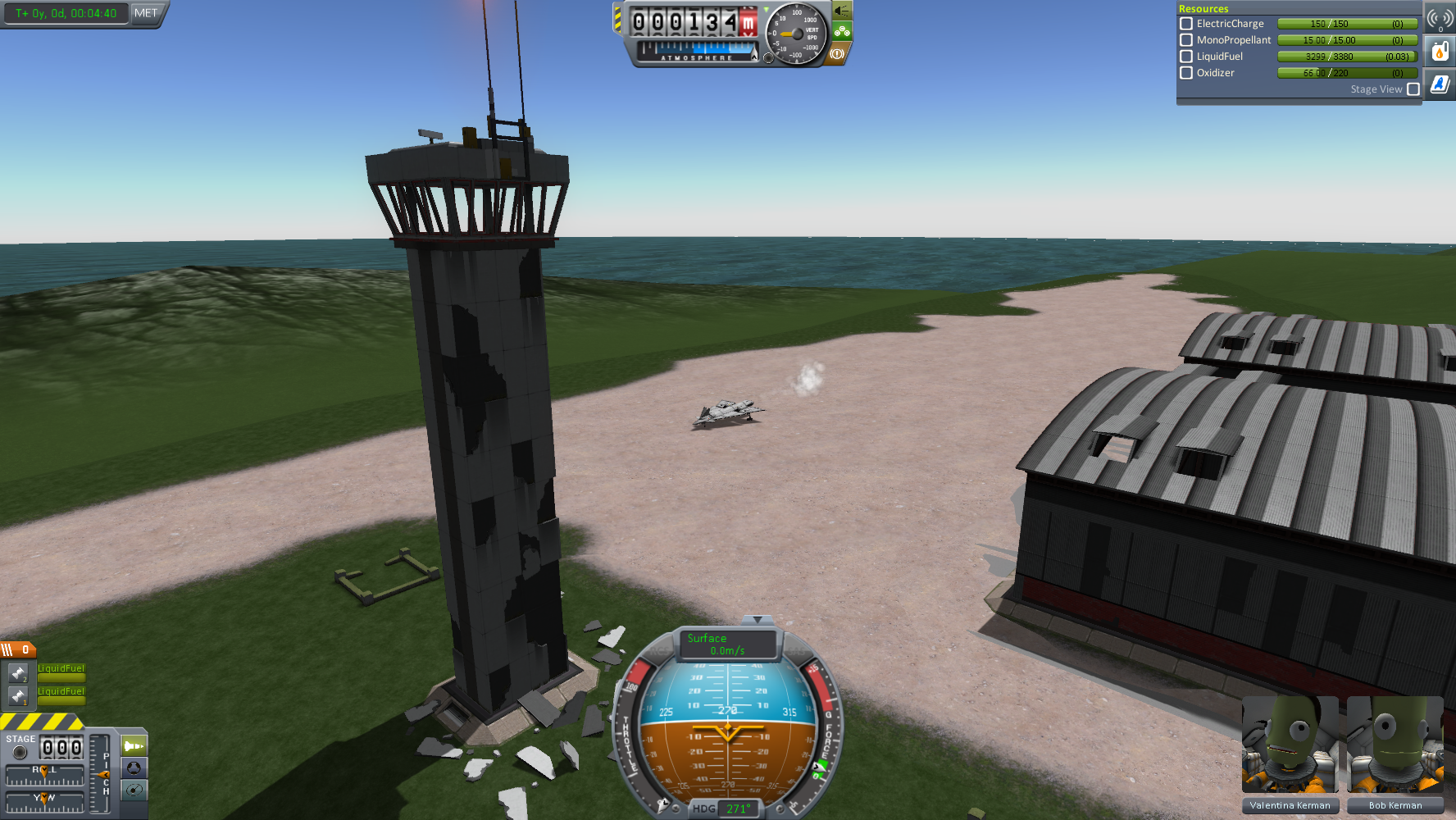Toggle the fuel can Resources panel button

[x=1440, y=52]
